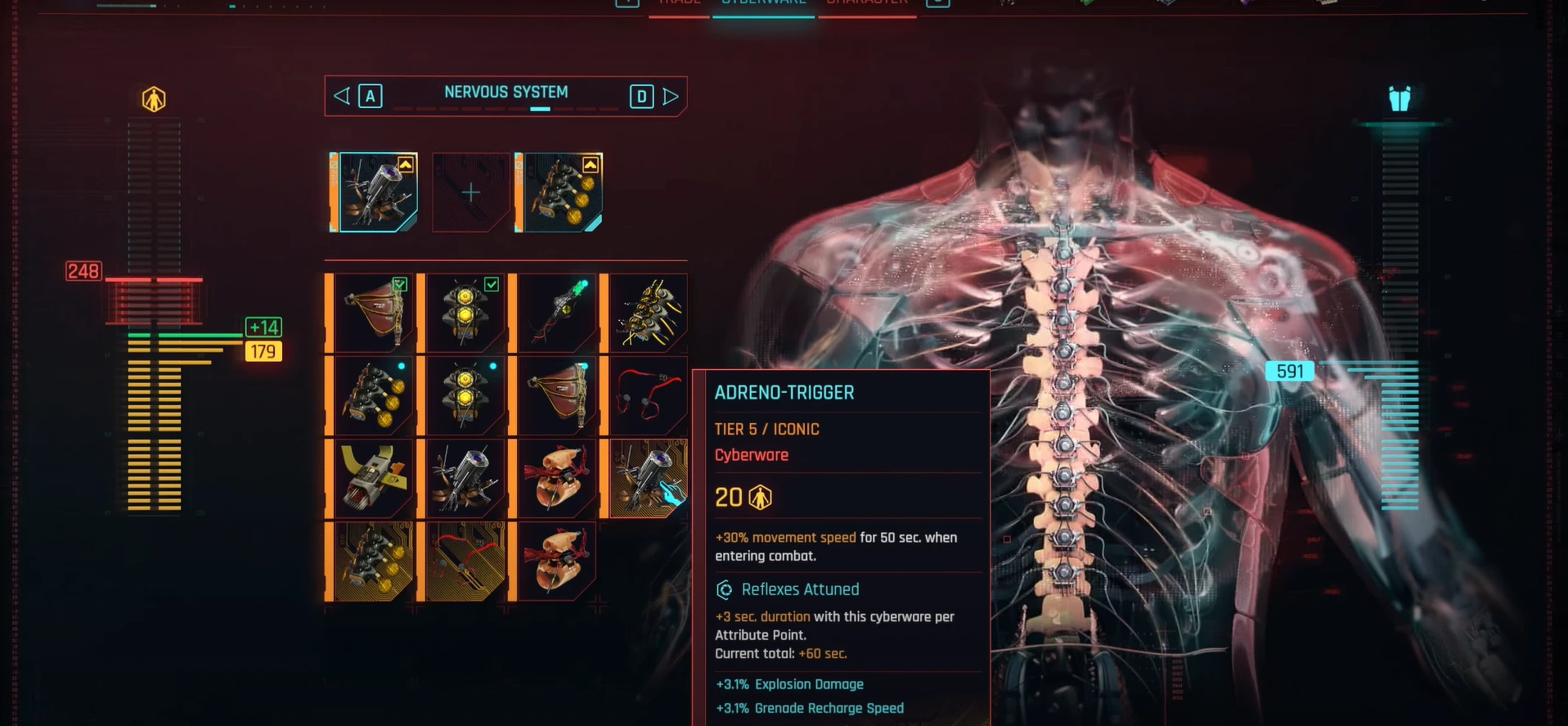Screen dimensions: 1568x726
Task: Select the yellow capsule cyberware in the top row
Action: click(464, 313)
